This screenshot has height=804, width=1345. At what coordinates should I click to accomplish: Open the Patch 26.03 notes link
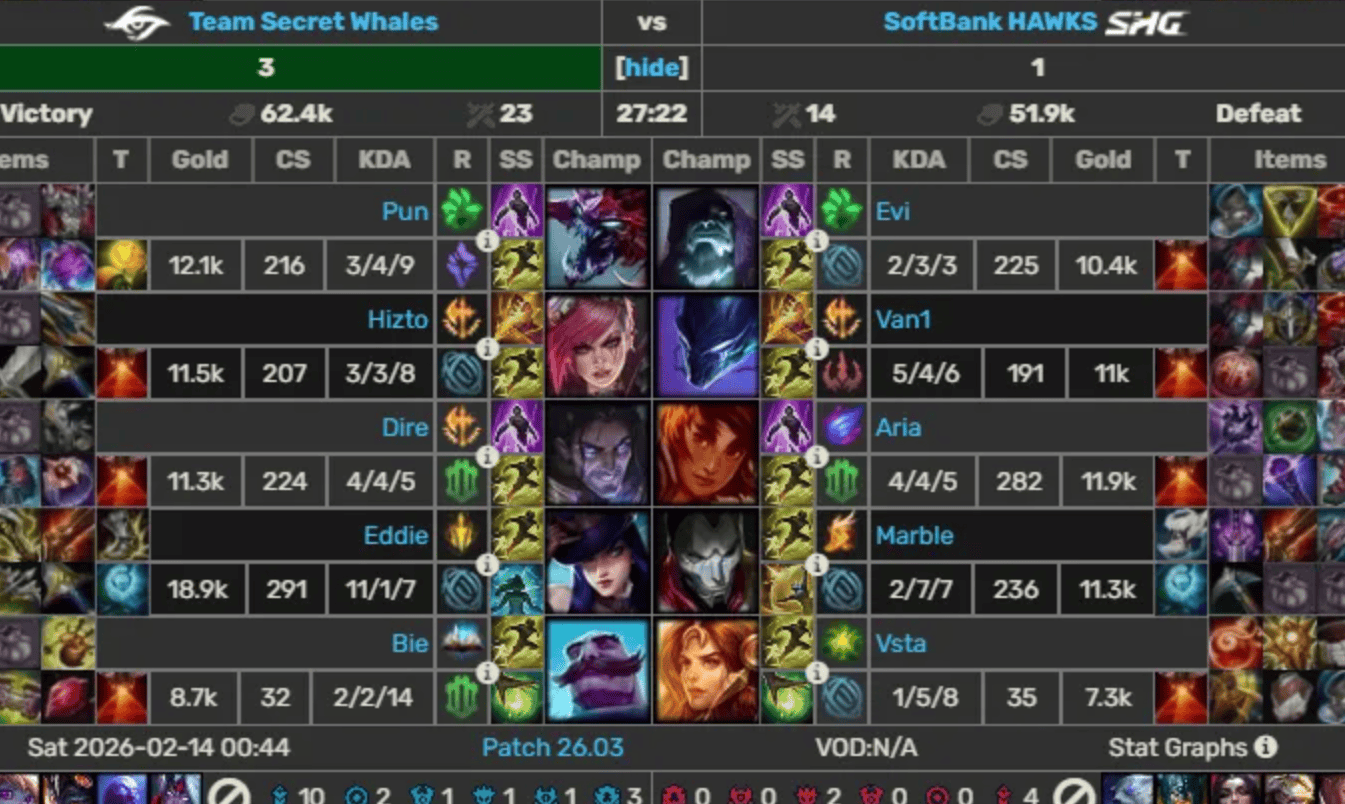552,748
